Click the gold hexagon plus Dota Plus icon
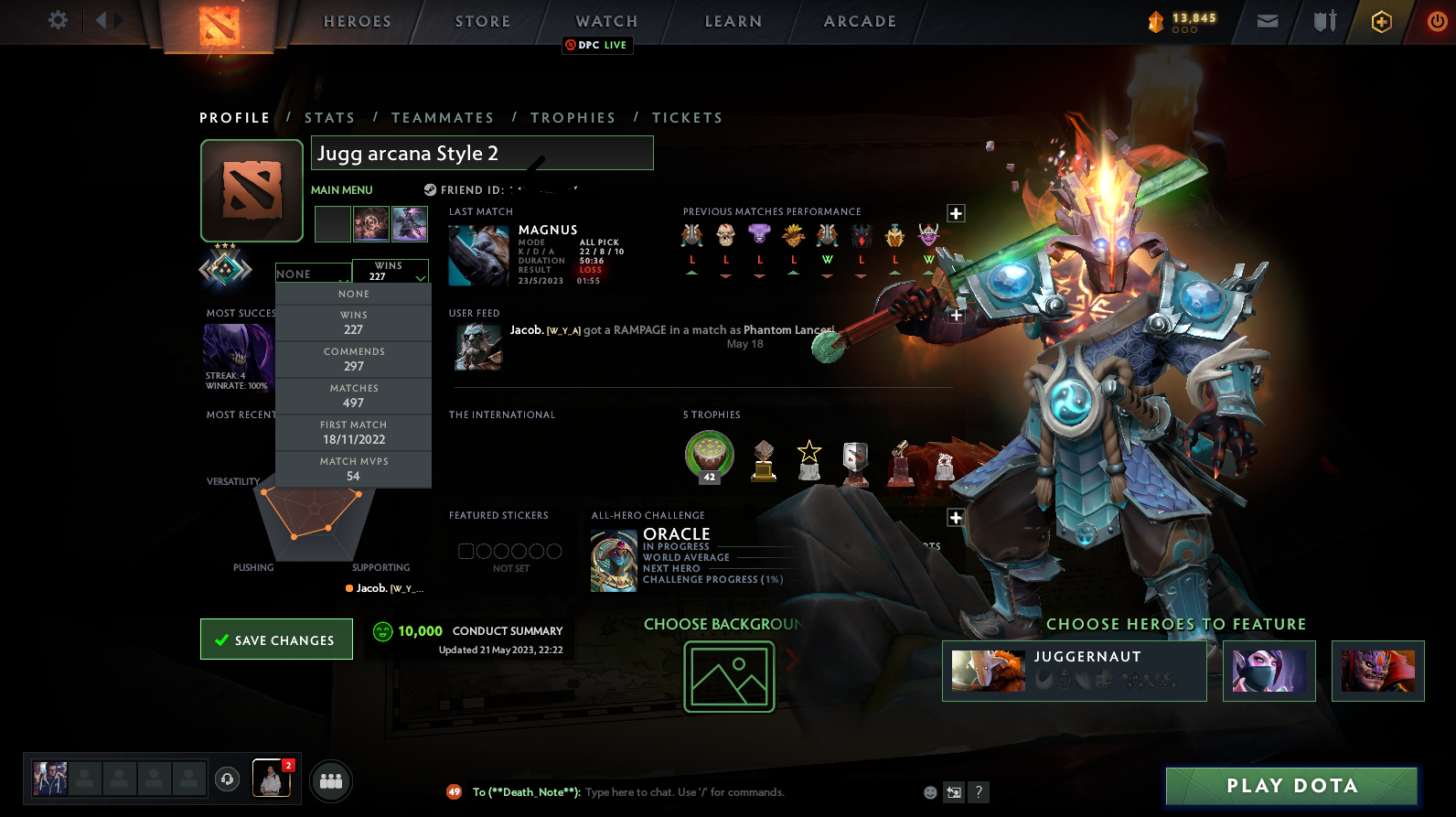 [x=1381, y=21]
